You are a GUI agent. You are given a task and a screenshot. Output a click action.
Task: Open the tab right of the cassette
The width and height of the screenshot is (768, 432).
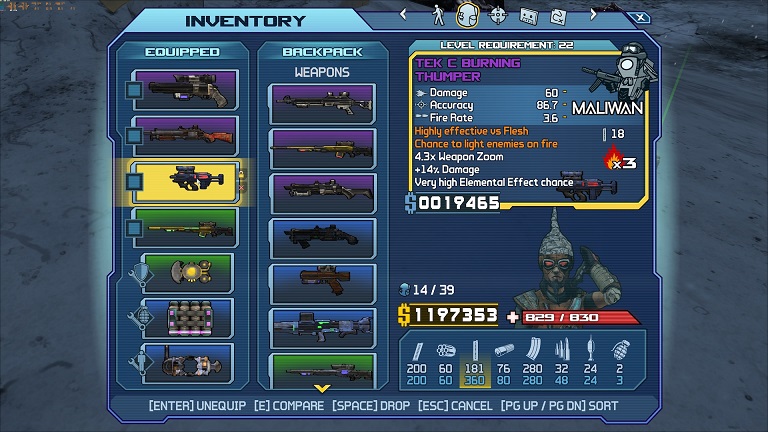(x=556, y=15)
